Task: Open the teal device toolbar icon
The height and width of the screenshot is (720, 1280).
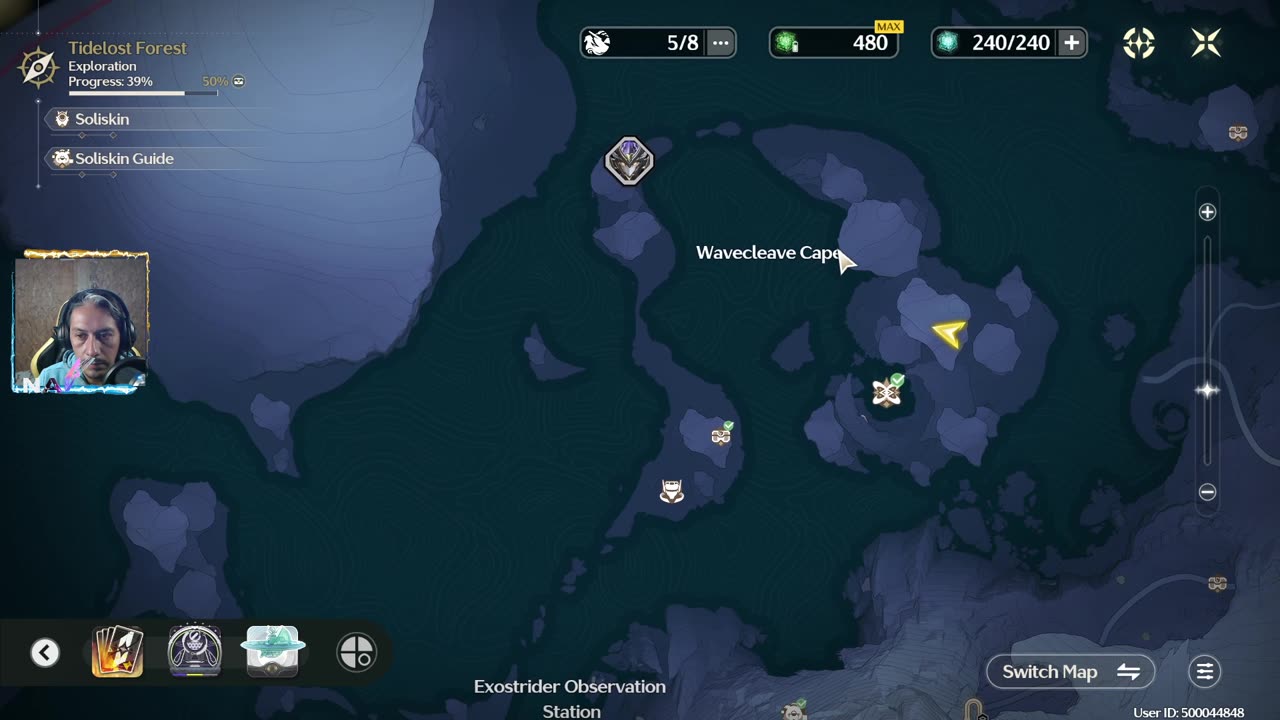Action: [x=272, y=652]
